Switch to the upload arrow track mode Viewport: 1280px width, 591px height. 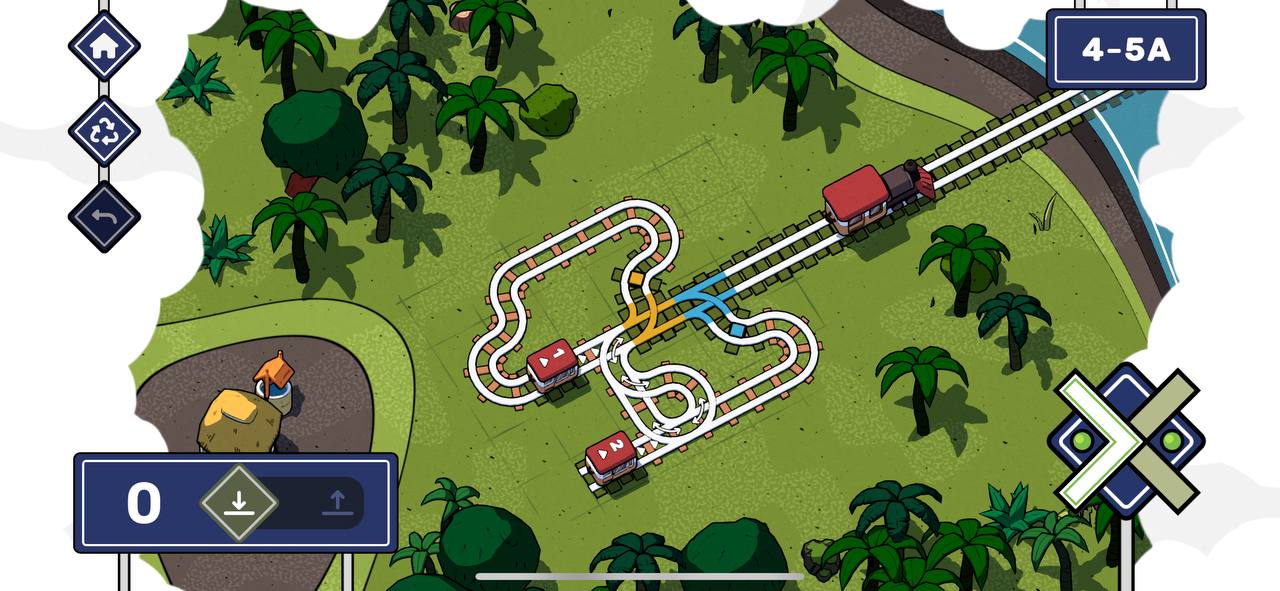pos(337,502)
